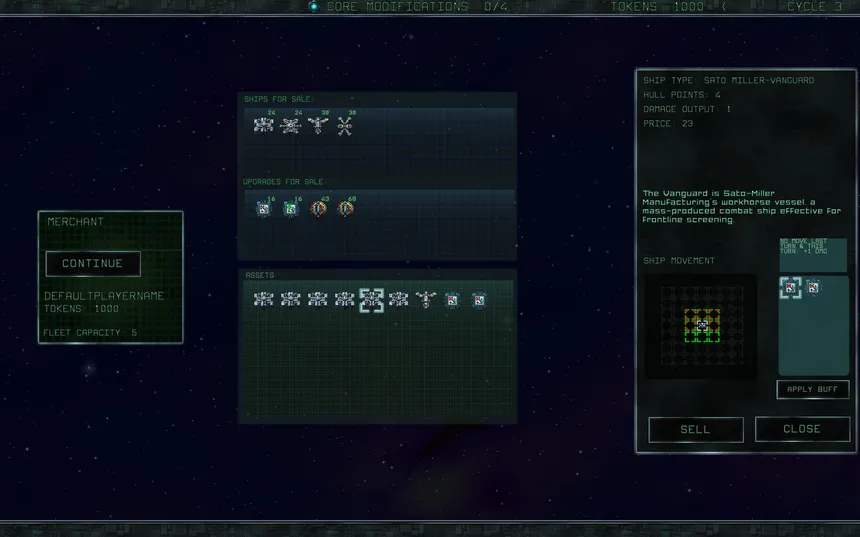The width and height of the screenshot is (860, 537).
Task: Pick the first 24-token ship for sale
Action: click(263, 126)
